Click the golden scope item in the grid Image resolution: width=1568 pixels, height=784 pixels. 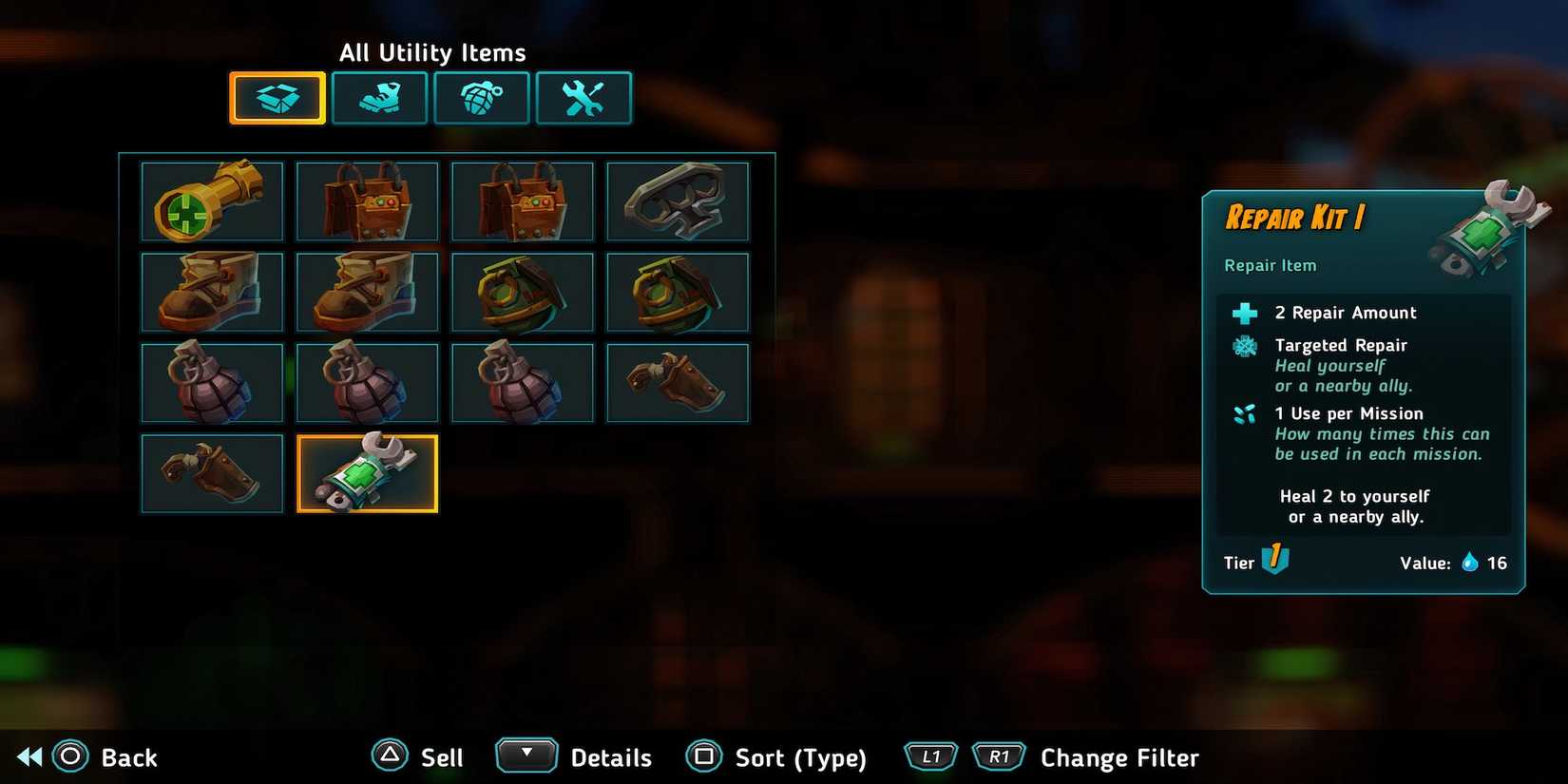pyautogui.click(x=212, y=201)
